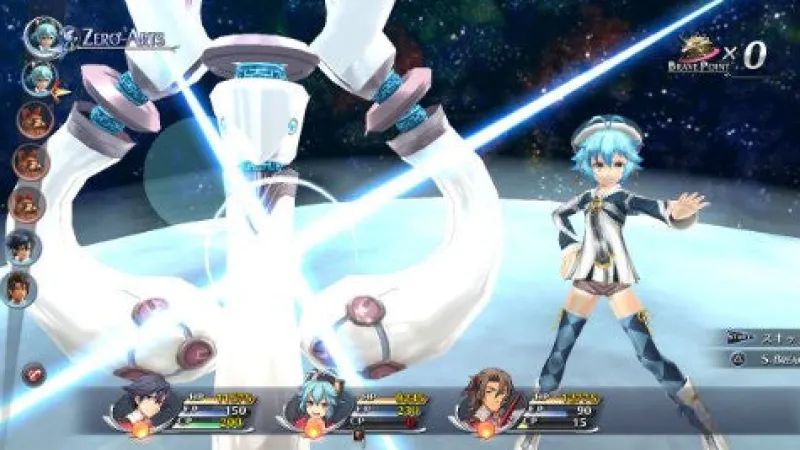Click the active-turn portrait beside Zero-Arts

42,36
